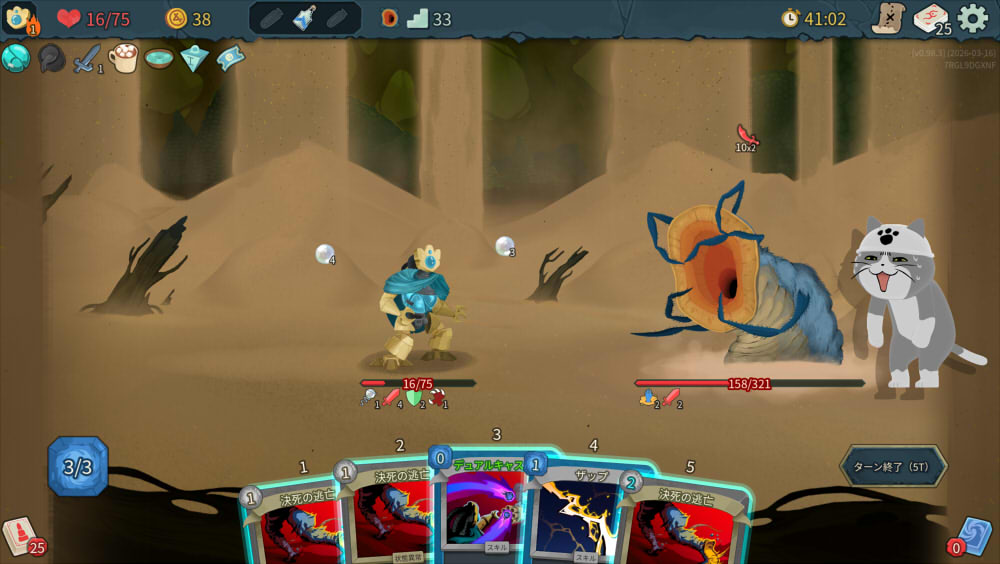Open the map scroll

click(x=888, y=18)
